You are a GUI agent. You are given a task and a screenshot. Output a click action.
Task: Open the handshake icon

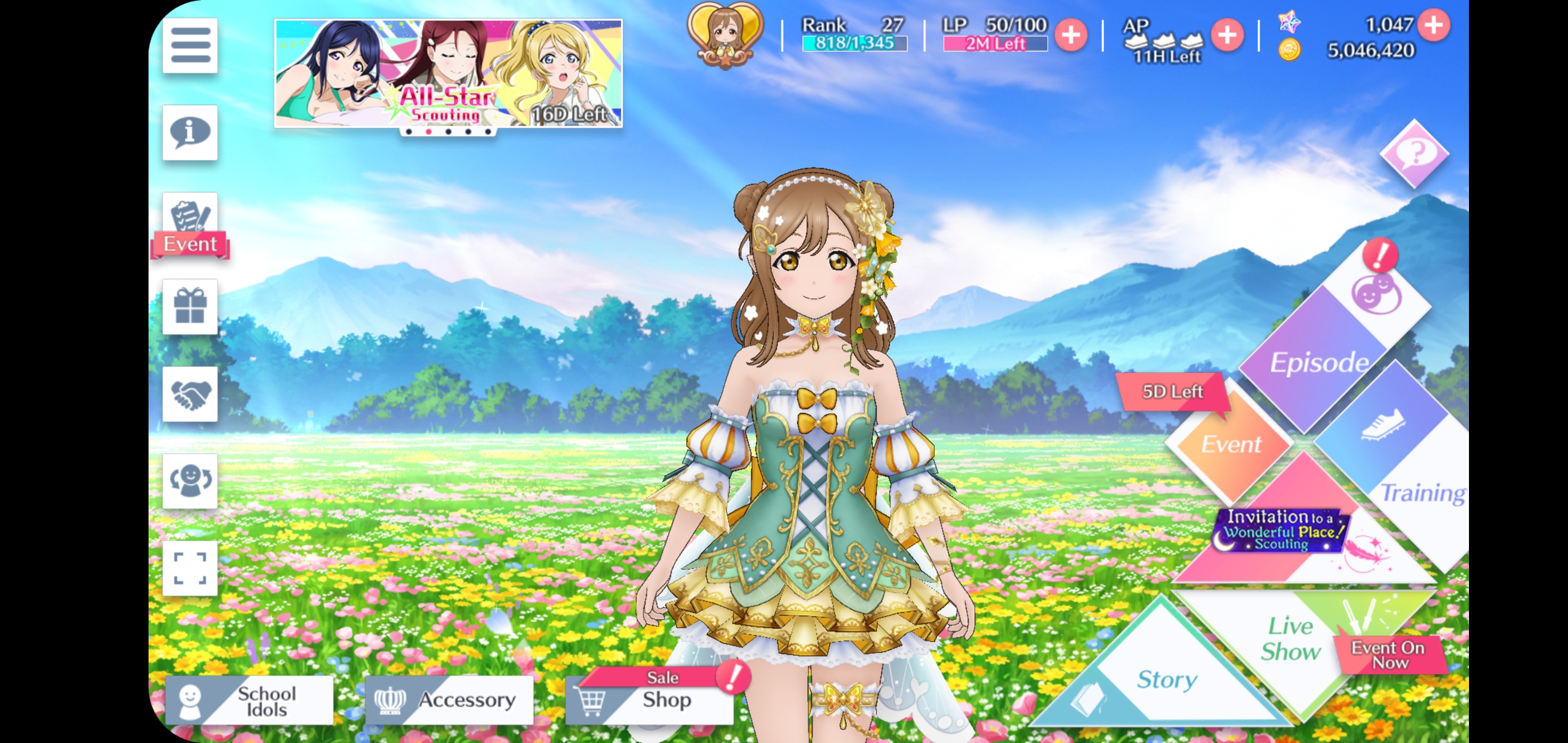tap(190, 394)
